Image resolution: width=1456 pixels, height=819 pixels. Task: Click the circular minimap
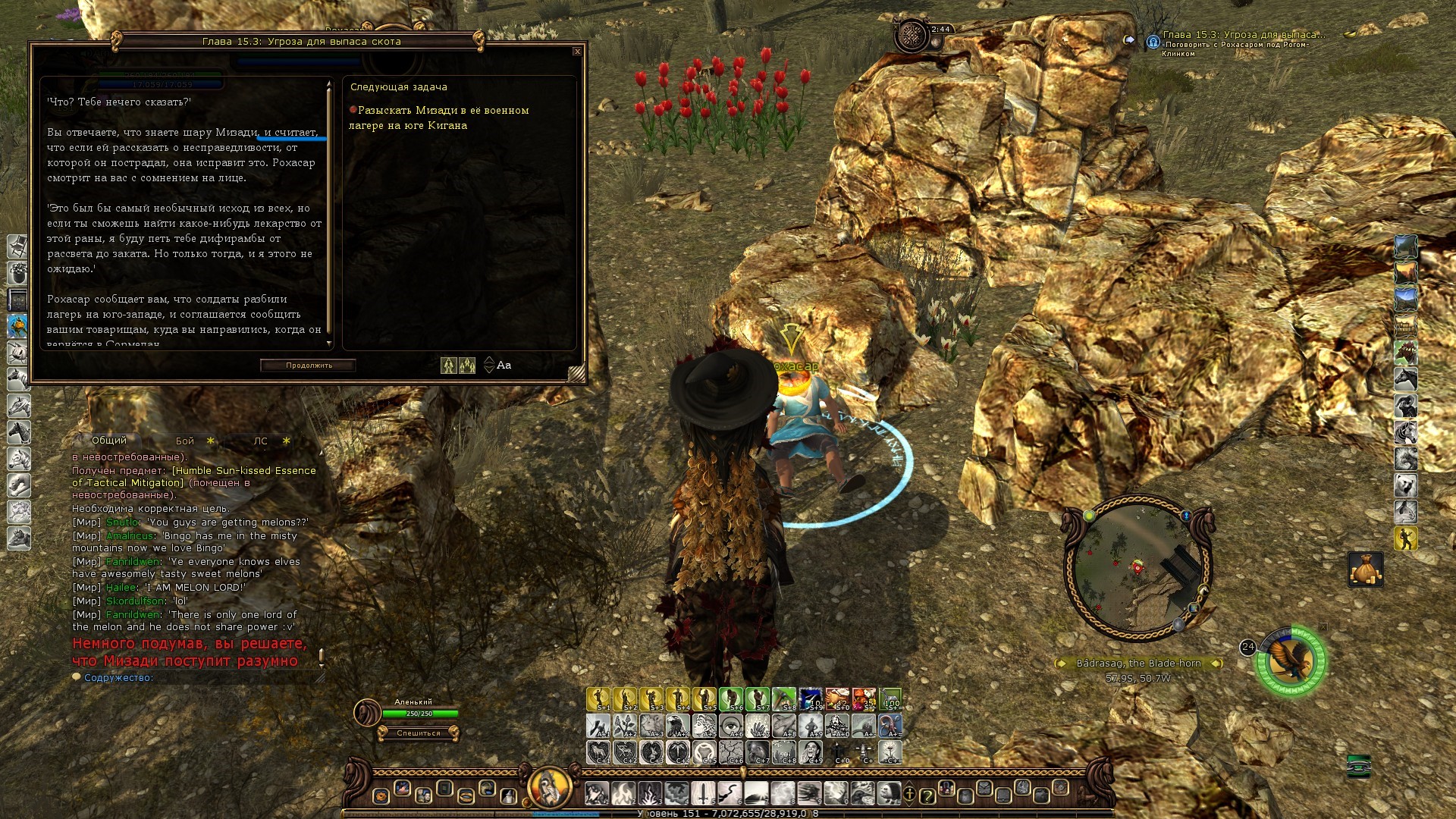pos(1137,567)
